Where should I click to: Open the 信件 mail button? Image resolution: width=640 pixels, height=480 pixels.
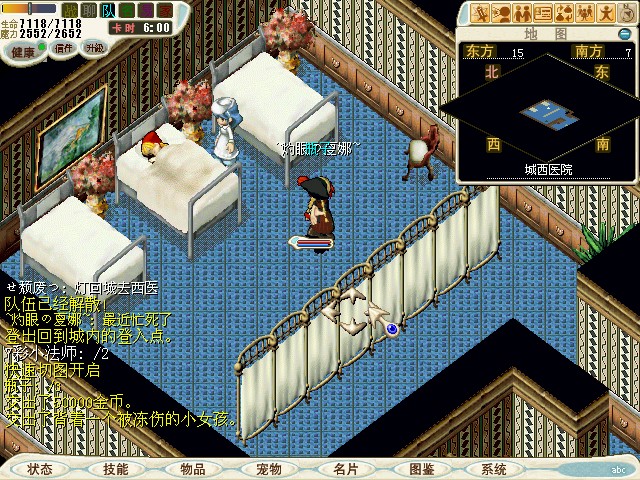(65, 47)
